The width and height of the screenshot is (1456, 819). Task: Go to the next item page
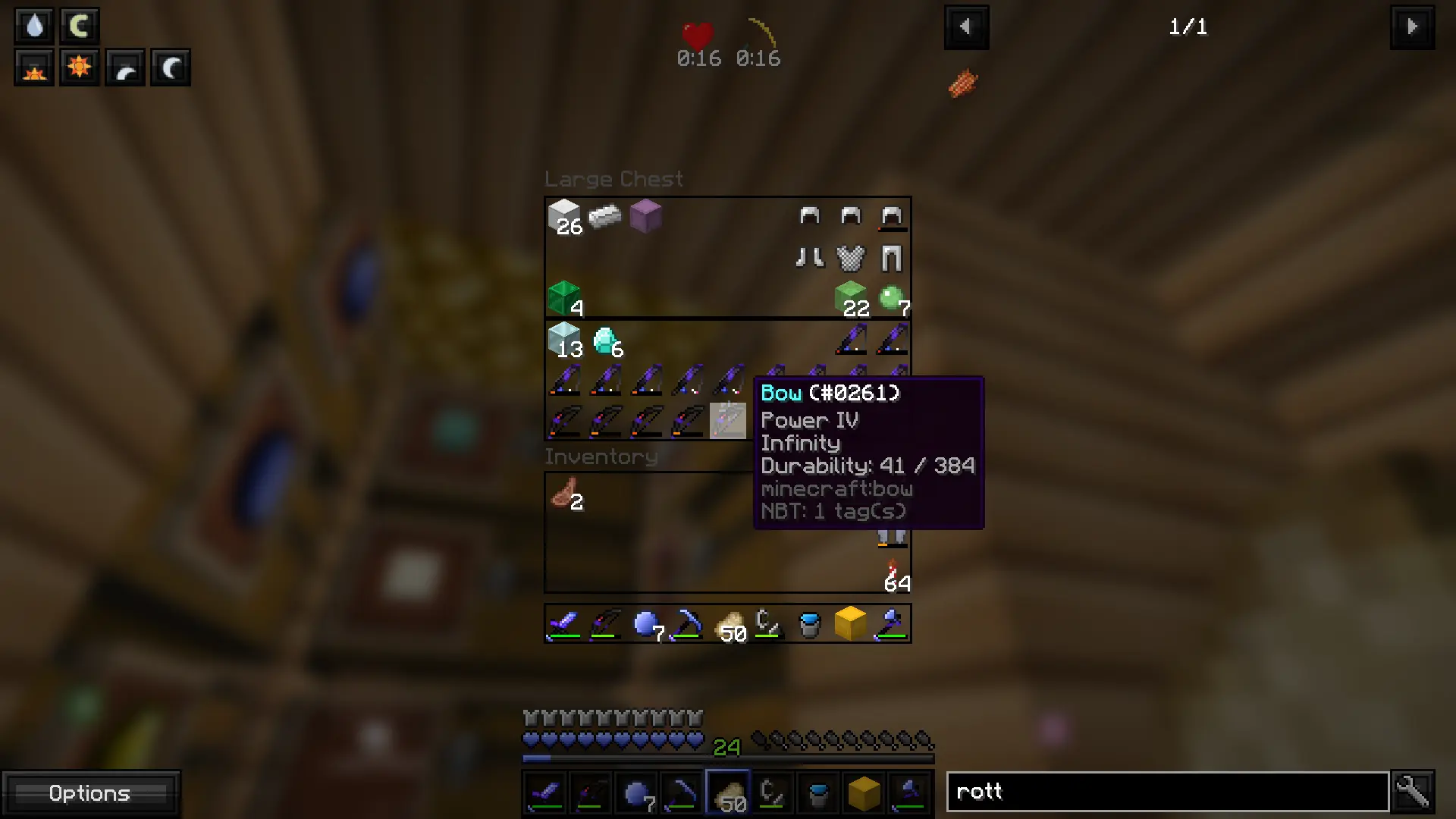[x=1411, y=27]
